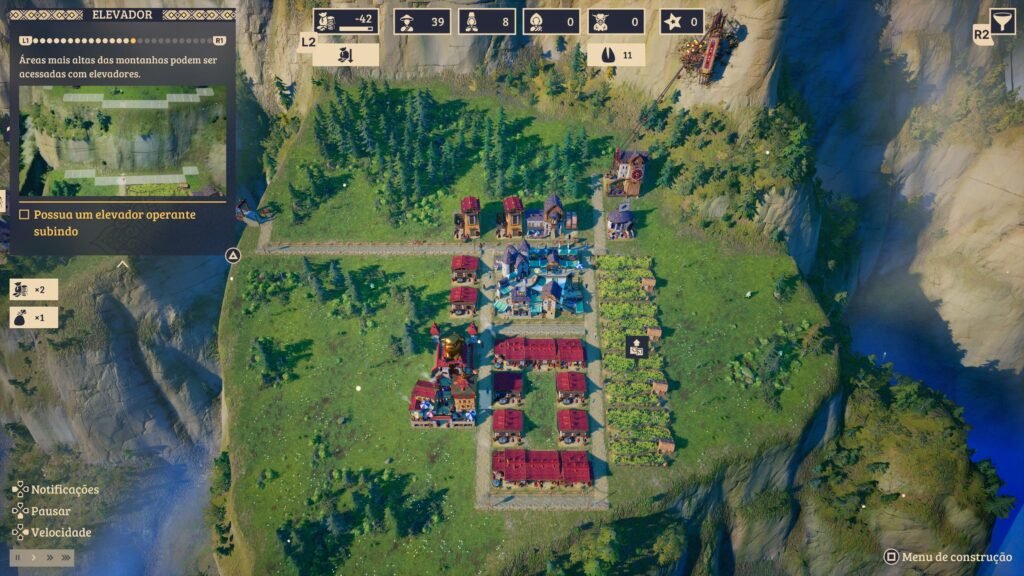Open the funnel filter in the corner
Screen dimensions: 1024x576
point(1001,20)
